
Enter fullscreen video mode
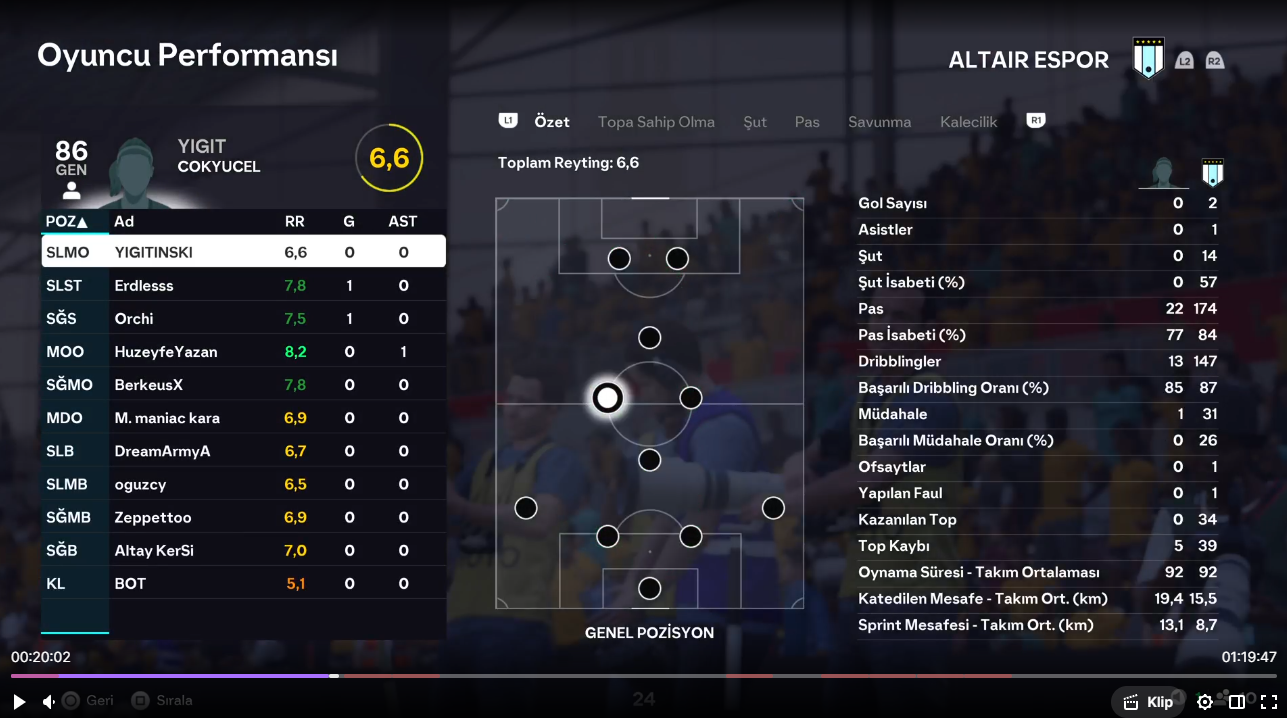click(1268, 702)
